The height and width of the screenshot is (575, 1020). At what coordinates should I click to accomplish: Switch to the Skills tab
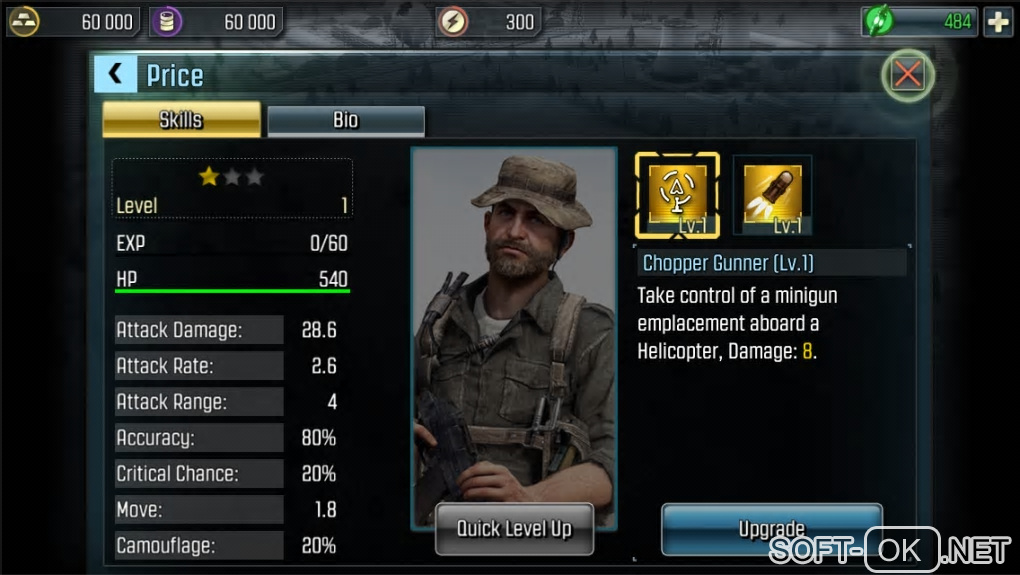tap(181, 120)
